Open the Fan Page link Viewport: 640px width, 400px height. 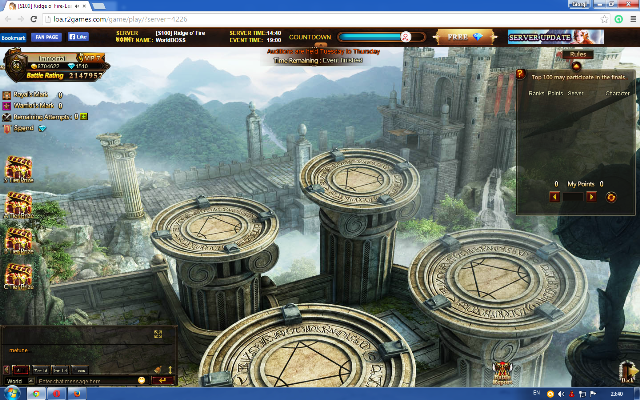[46, 37]
